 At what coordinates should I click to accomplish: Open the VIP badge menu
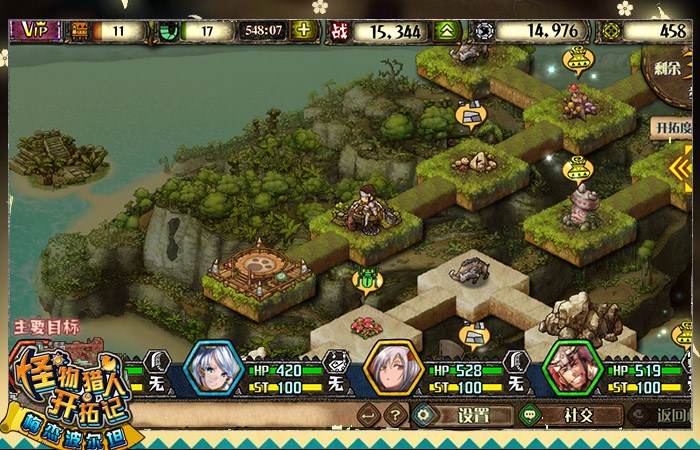click(x=36, y=30)
